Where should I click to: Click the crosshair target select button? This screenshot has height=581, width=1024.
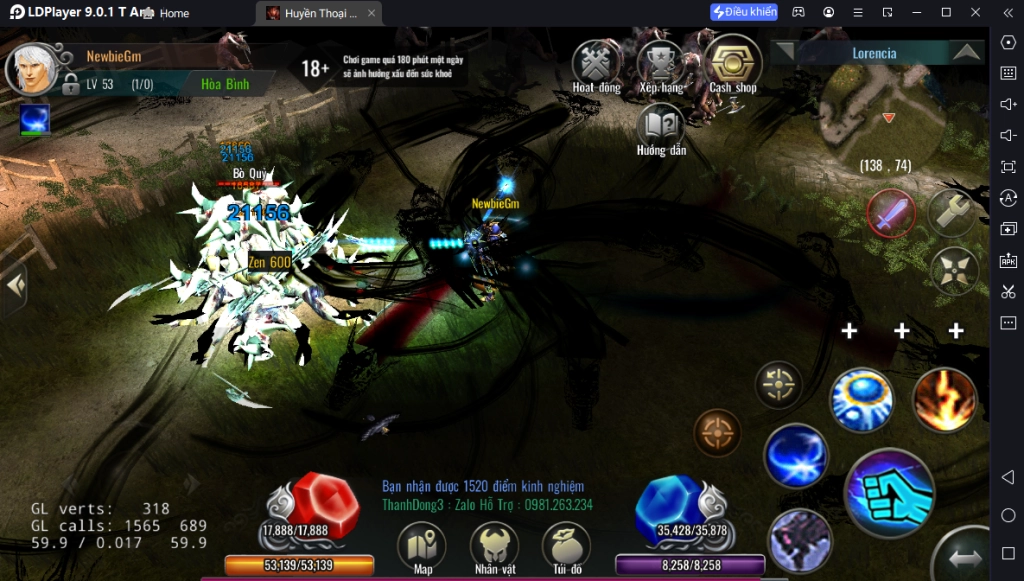778,383
